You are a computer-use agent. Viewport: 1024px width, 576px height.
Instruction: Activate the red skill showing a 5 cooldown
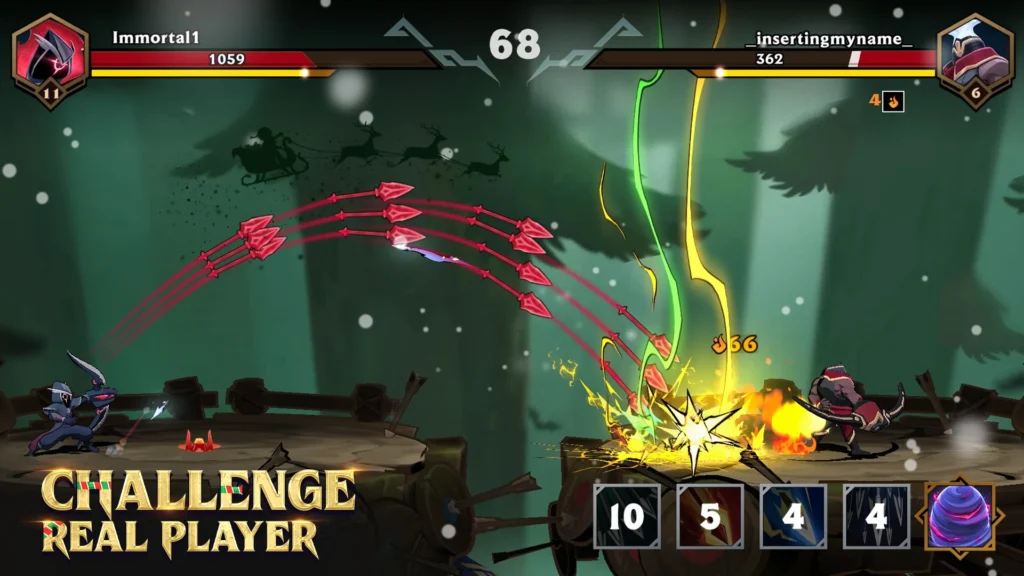[x=710, y=516]
